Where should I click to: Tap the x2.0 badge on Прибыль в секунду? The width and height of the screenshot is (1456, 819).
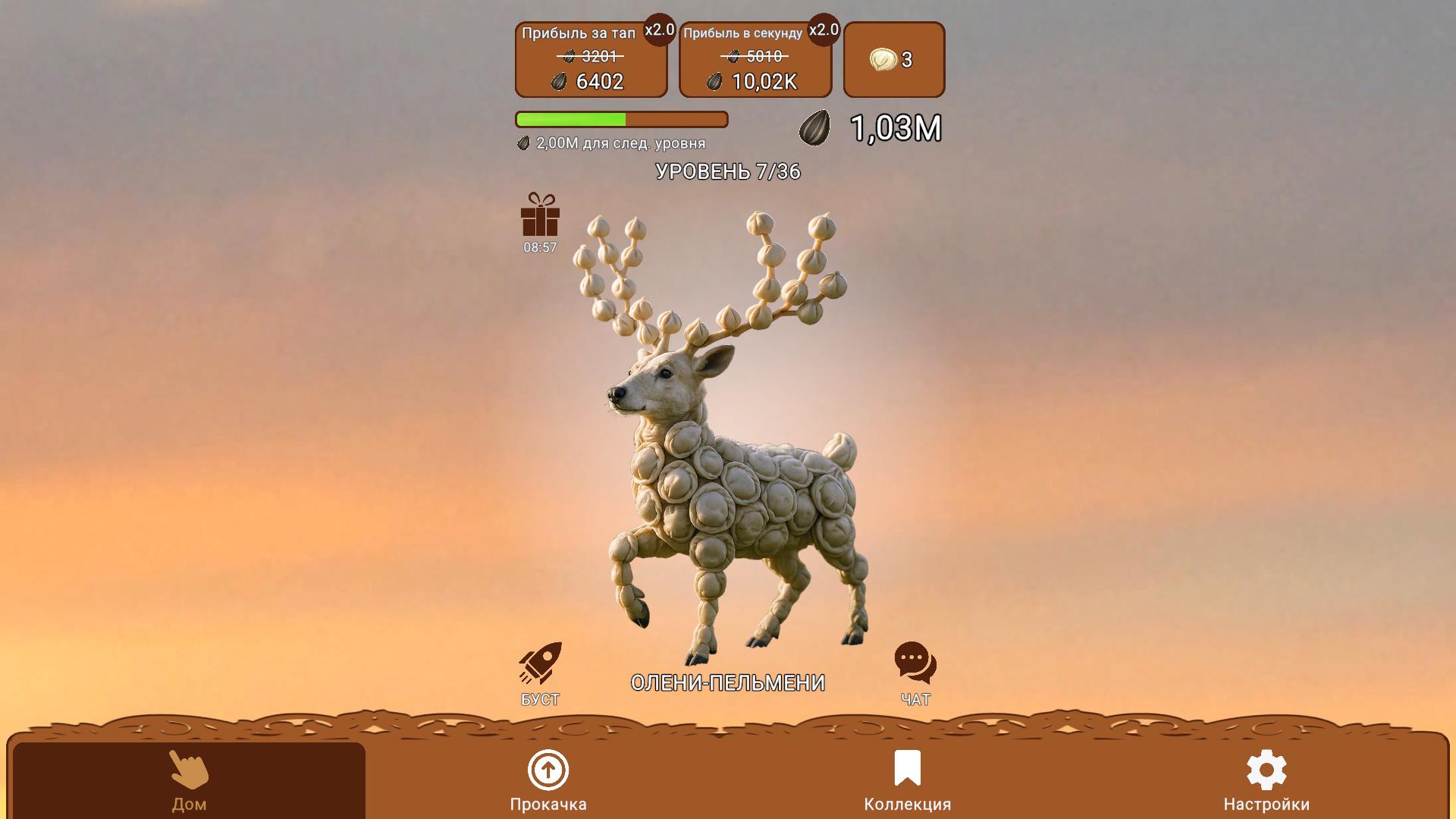tap(824, 32)
